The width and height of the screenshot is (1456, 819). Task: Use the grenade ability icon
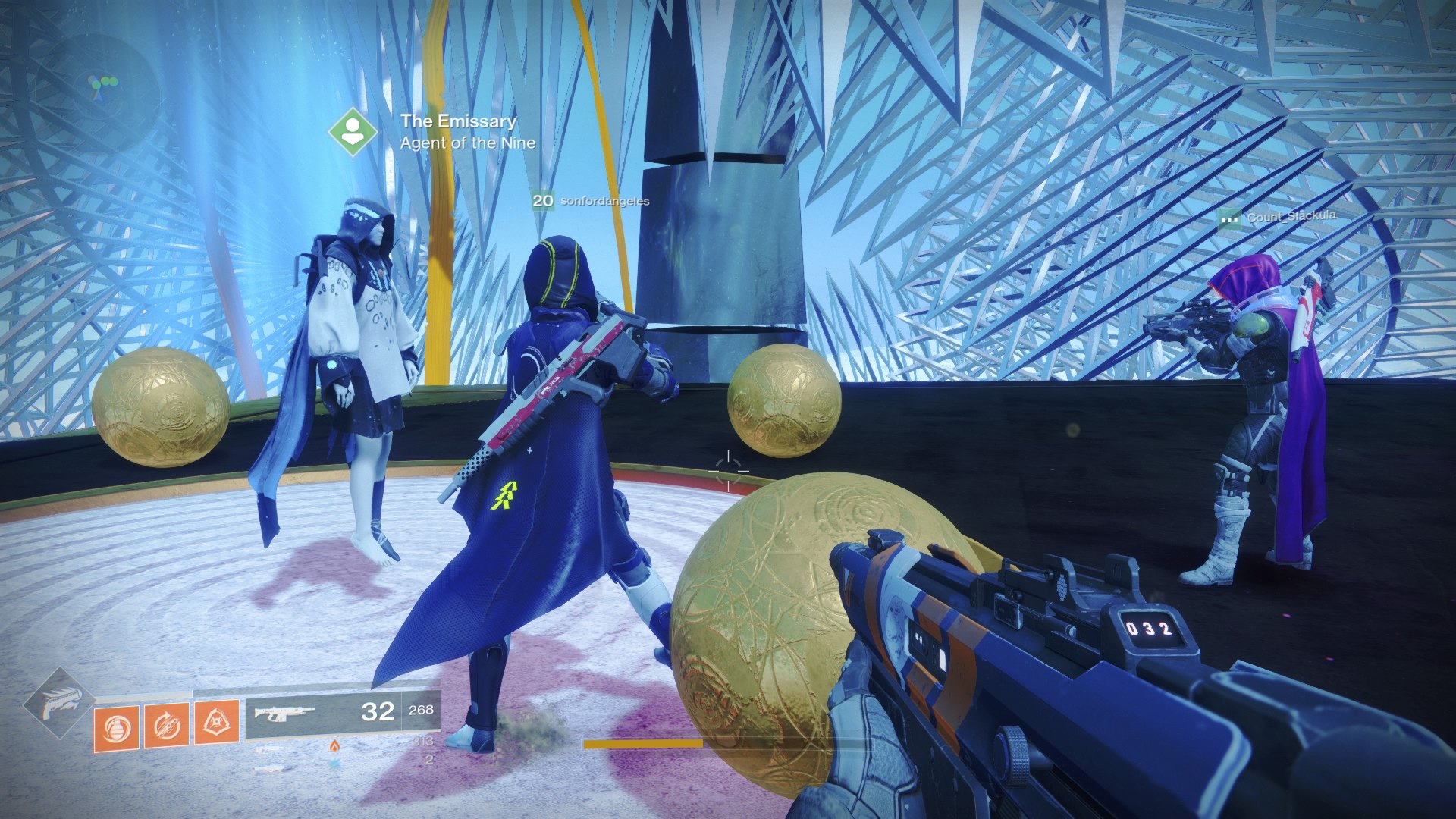pos(116,728)
